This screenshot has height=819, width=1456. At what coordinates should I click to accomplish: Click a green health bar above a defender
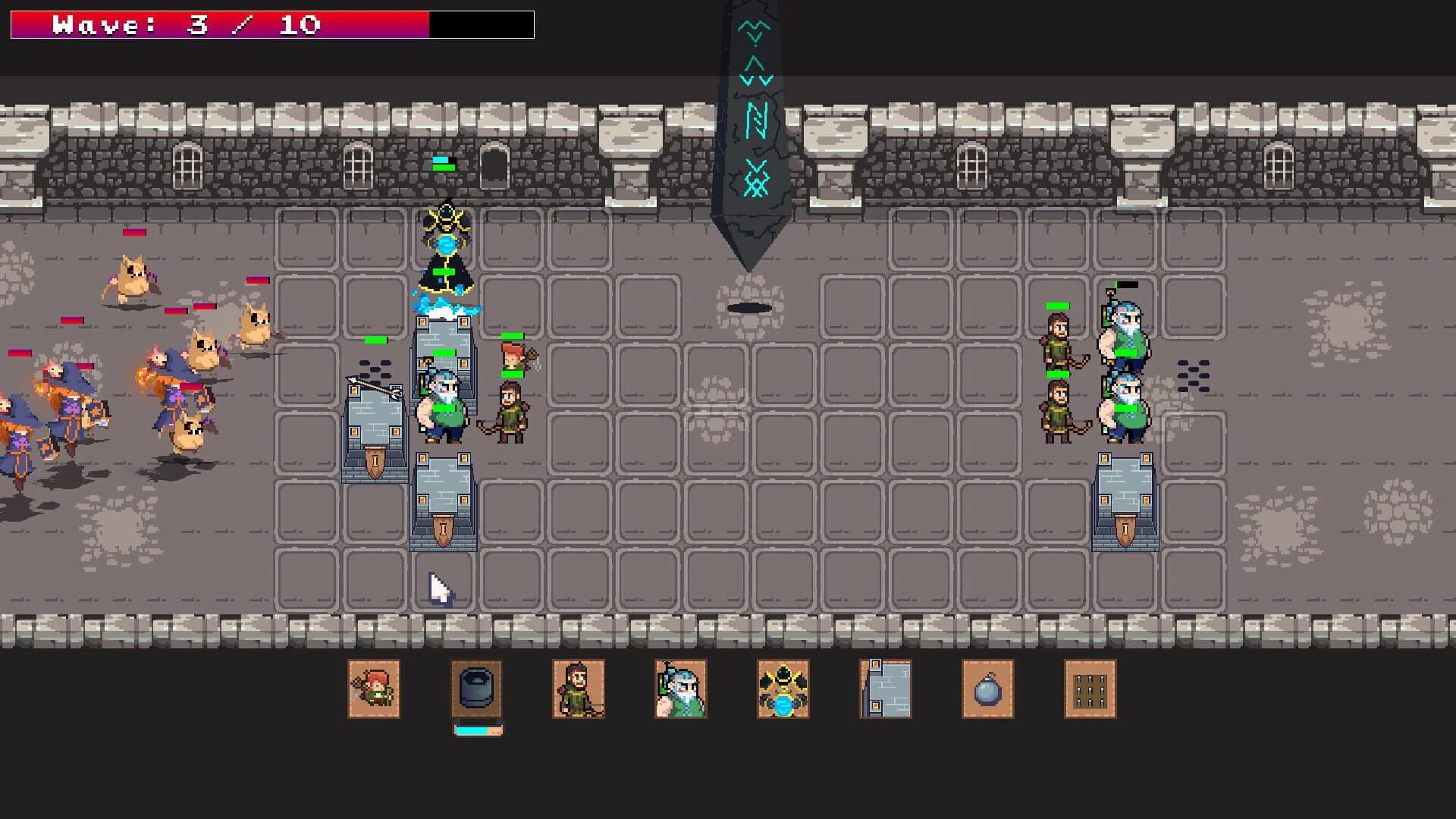512,336
